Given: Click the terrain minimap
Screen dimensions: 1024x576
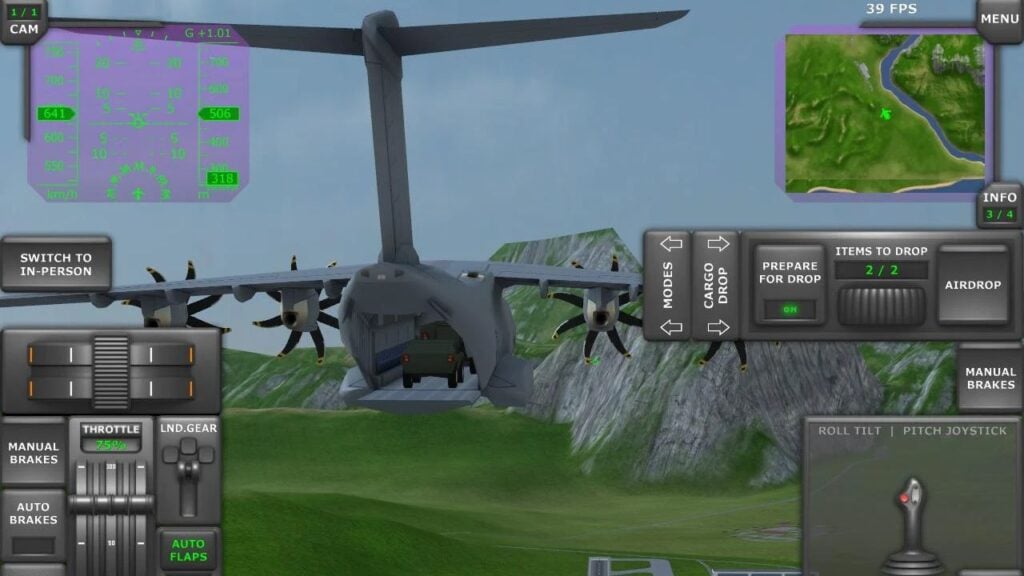Looking at the screenshot, I should click(x=885, y=113).
